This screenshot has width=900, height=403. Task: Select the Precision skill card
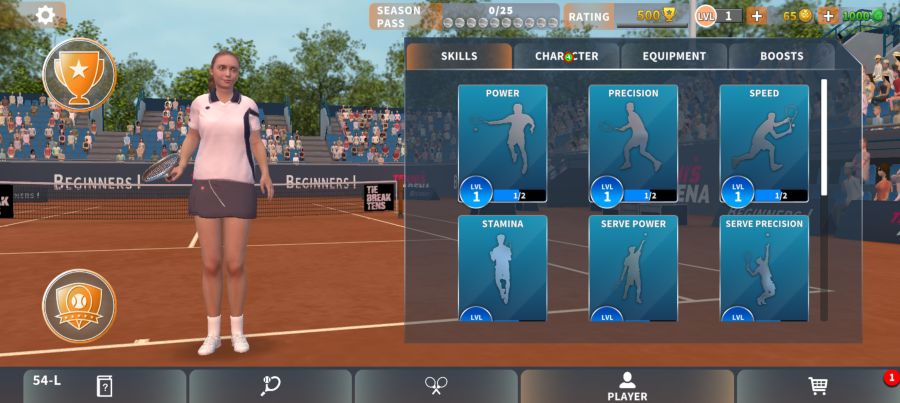point(633,144)
